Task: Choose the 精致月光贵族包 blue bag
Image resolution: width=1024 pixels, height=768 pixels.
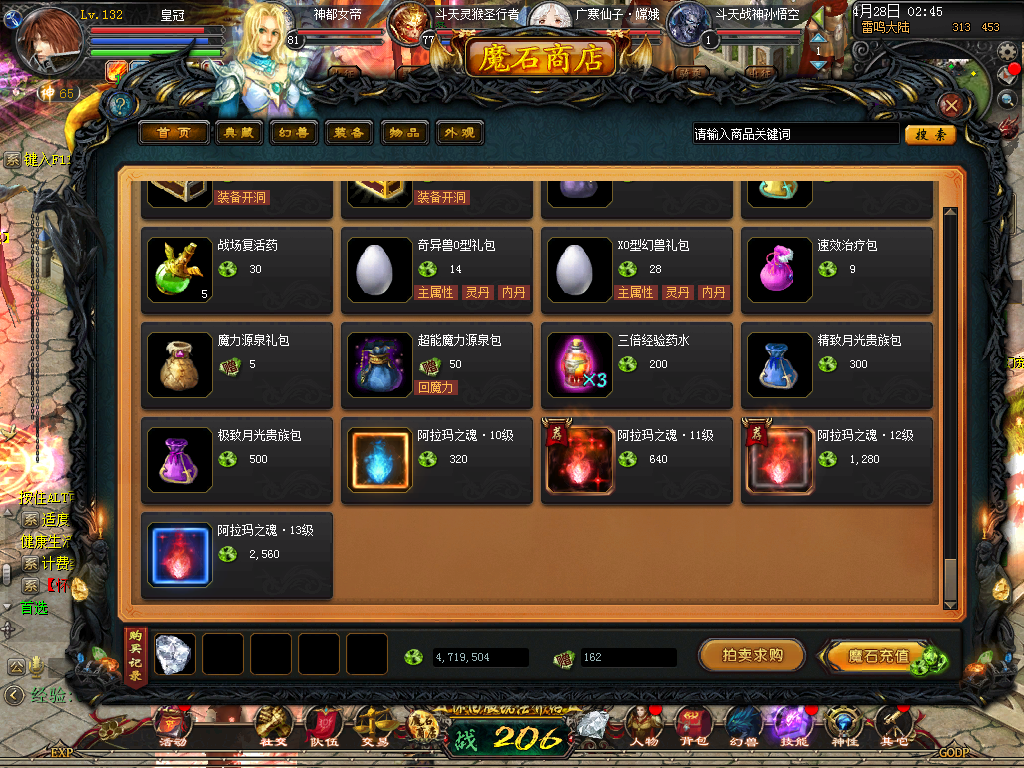Action: tap(780, 365)
